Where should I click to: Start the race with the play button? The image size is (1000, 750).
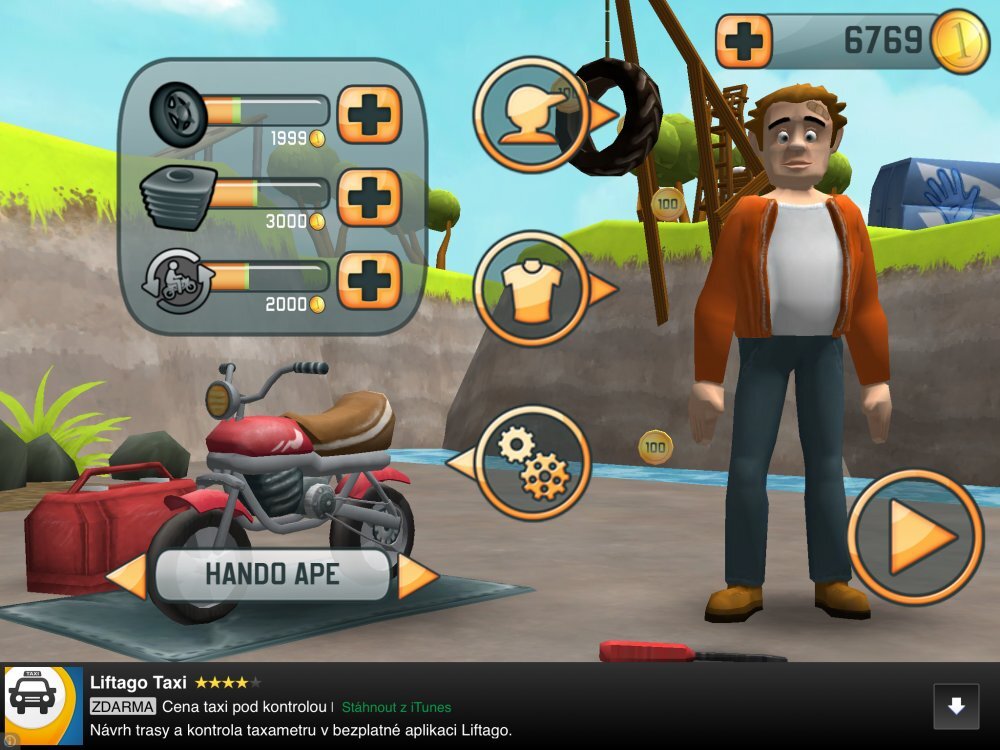[x=915, y=537]
